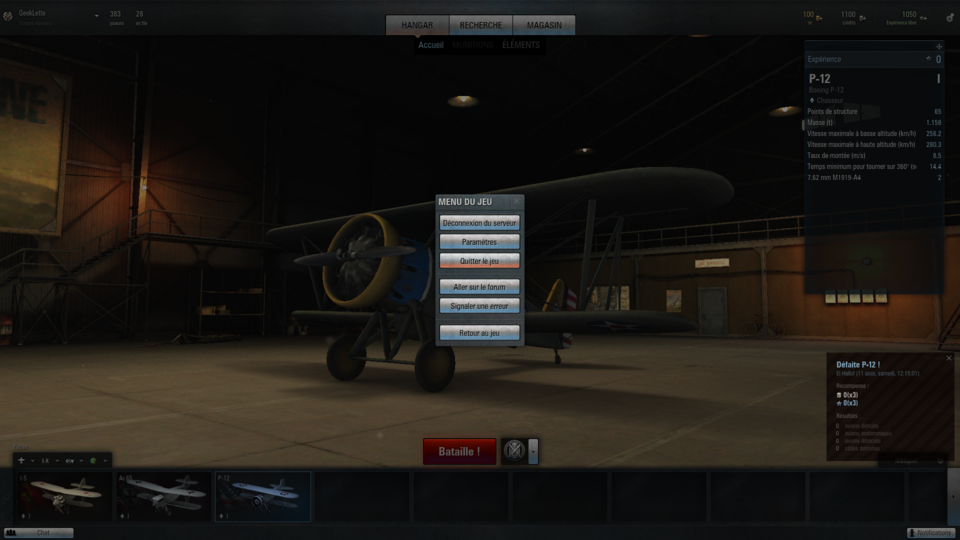Select the P-12 aircraft in the carousel
Screen dimensions: 960x540
point(262,497)
